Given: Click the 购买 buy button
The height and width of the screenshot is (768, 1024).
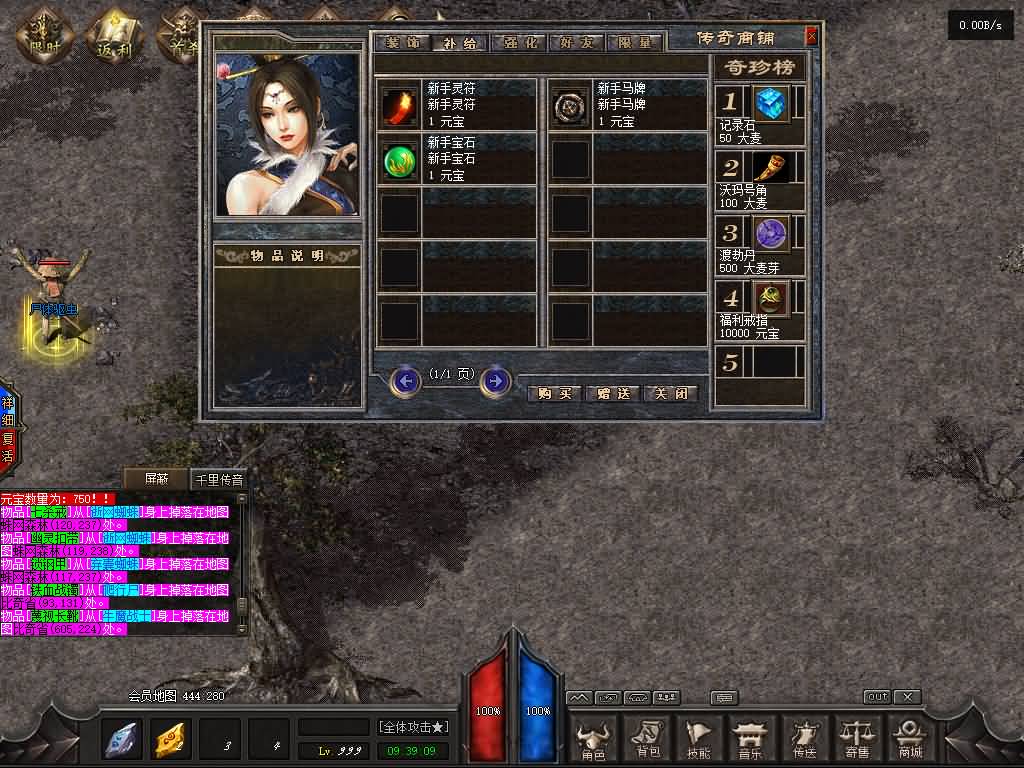Looking at the screenshot, I should pyautogui.click(x=554, y=393).
